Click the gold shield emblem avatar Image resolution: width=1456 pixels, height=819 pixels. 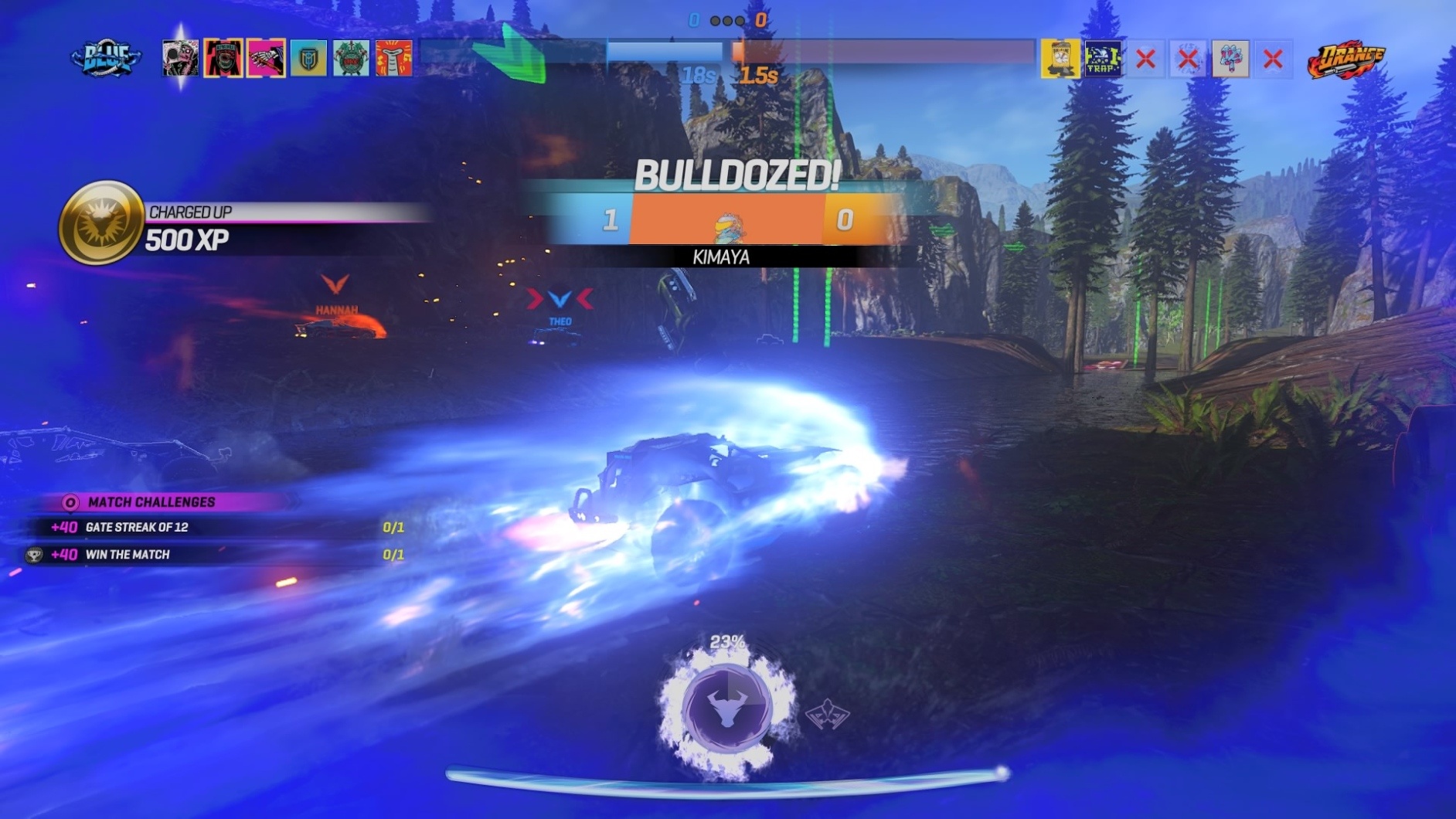click(307, 58)
